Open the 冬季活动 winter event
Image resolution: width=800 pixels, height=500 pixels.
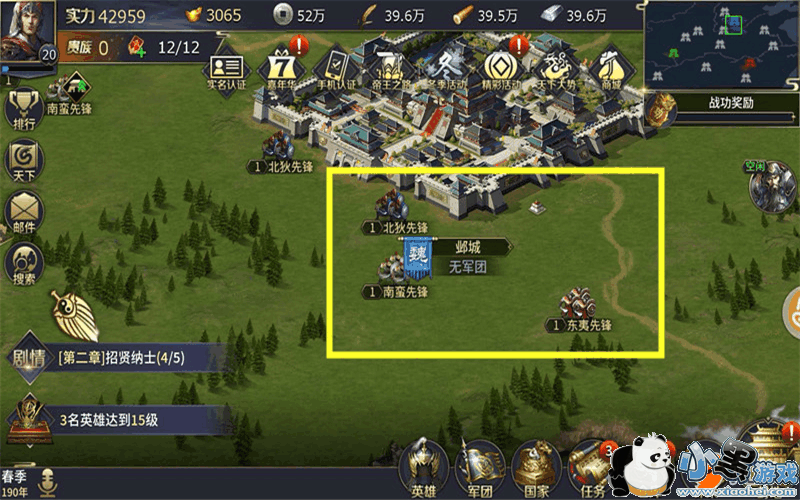[x=442, y=66]
